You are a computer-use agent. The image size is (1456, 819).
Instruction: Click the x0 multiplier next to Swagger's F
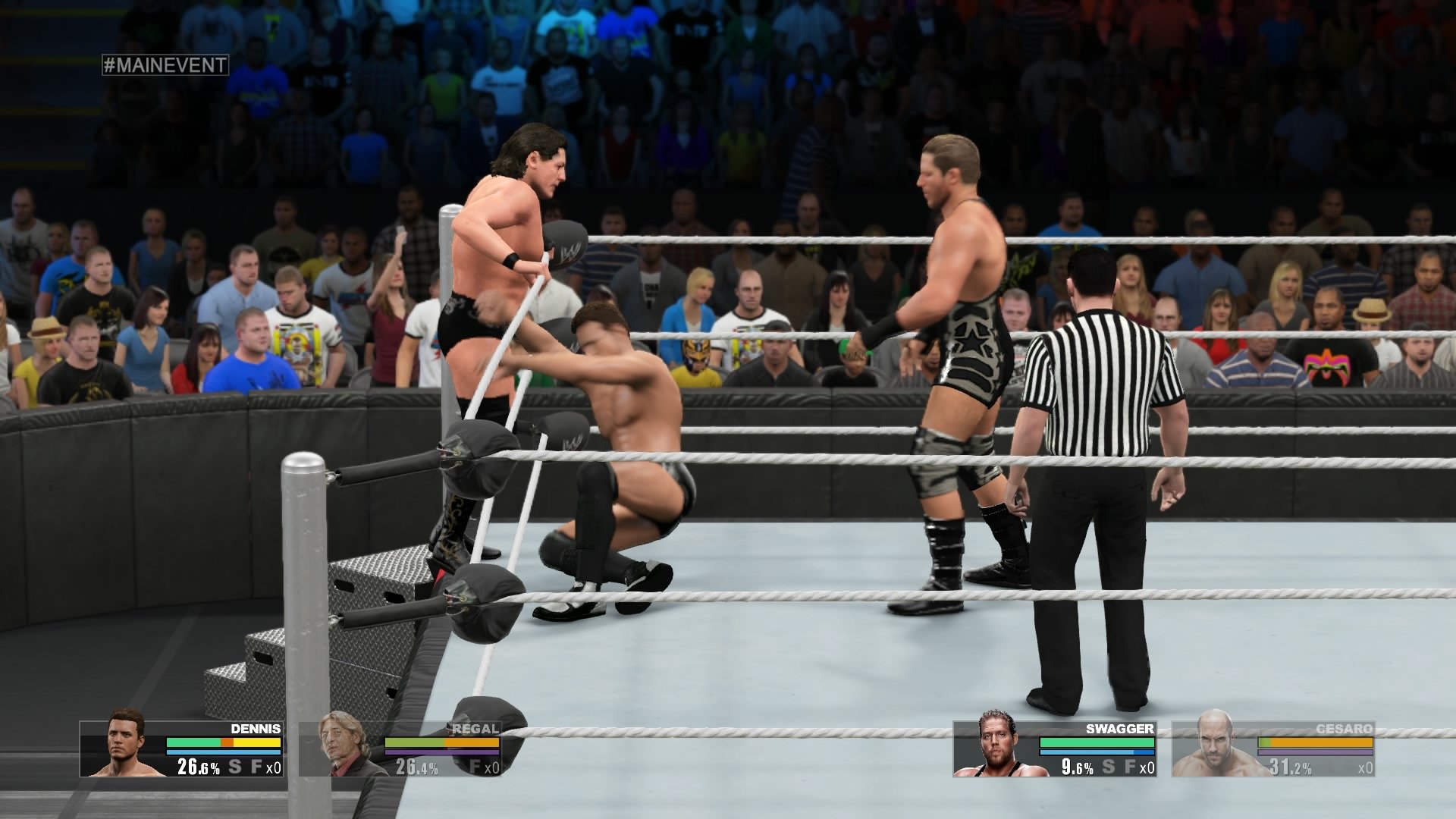(1147, 767)
